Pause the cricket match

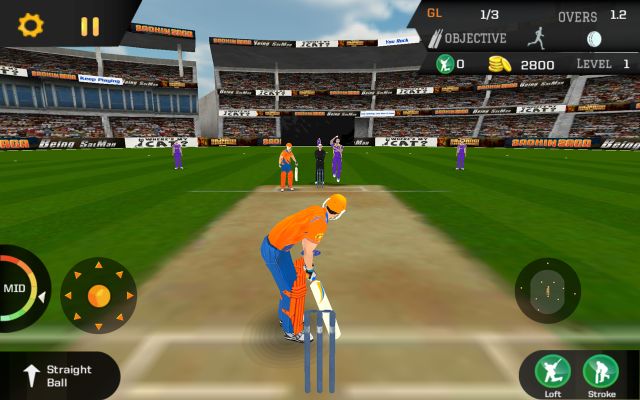90,26
